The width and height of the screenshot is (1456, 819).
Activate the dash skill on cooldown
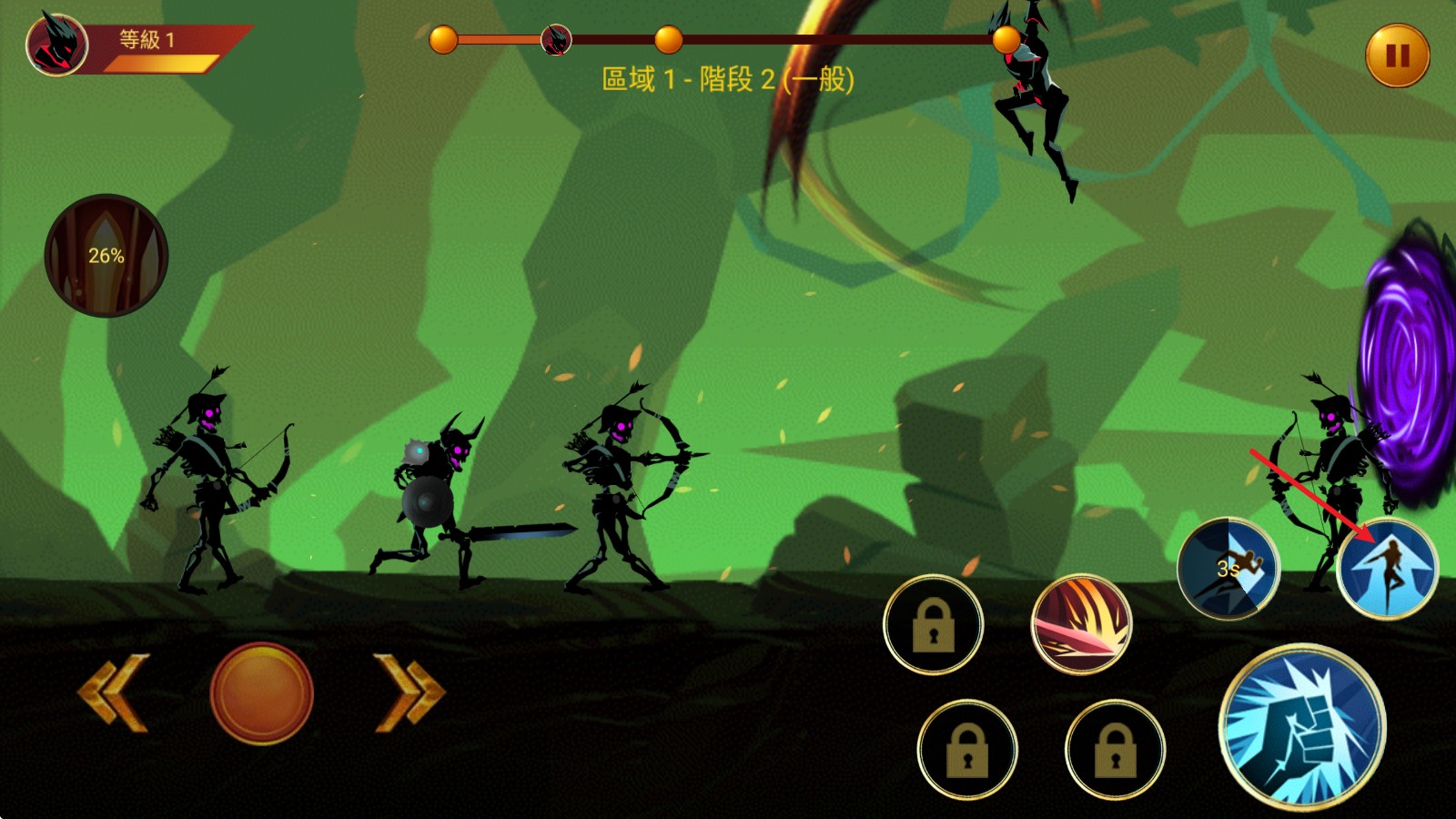1228,569
